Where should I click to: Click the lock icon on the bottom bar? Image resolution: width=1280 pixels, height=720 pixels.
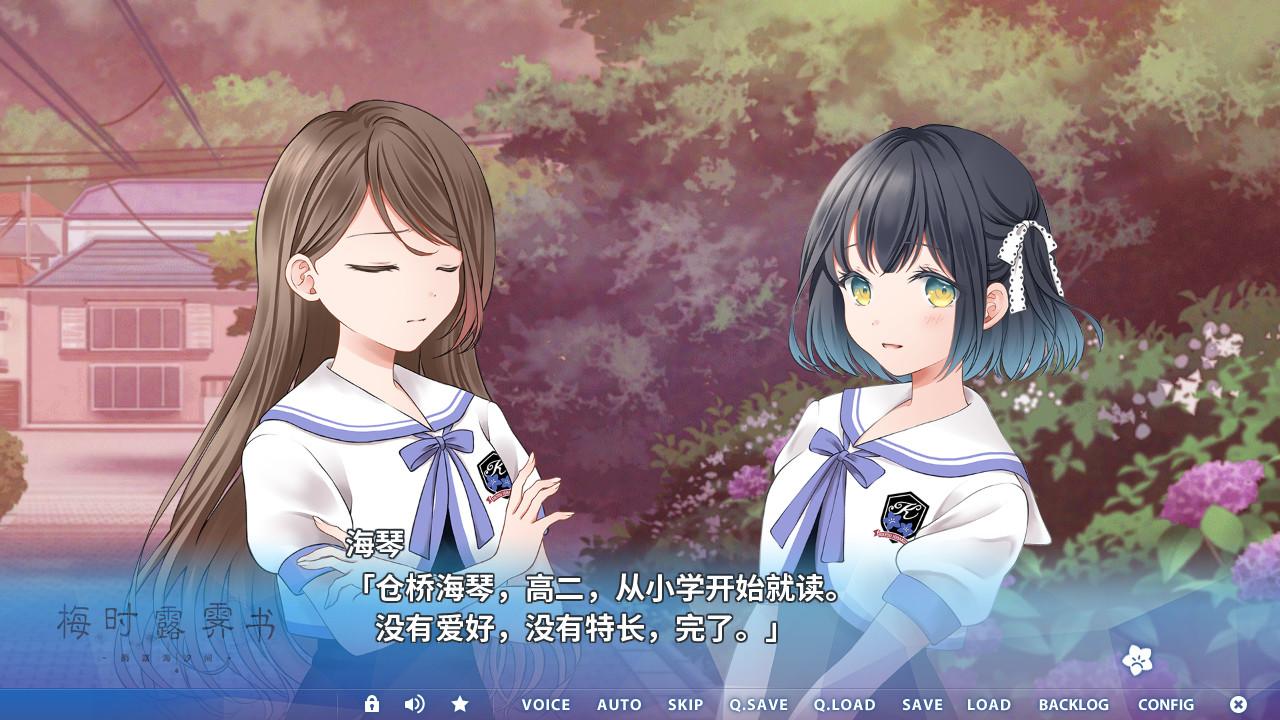[374, 705]
